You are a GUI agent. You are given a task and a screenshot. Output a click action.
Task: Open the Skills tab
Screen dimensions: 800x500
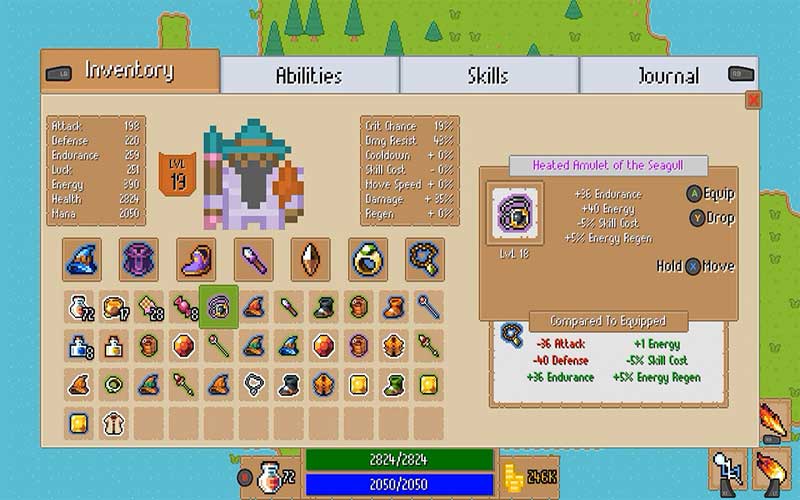coord(488,75)
